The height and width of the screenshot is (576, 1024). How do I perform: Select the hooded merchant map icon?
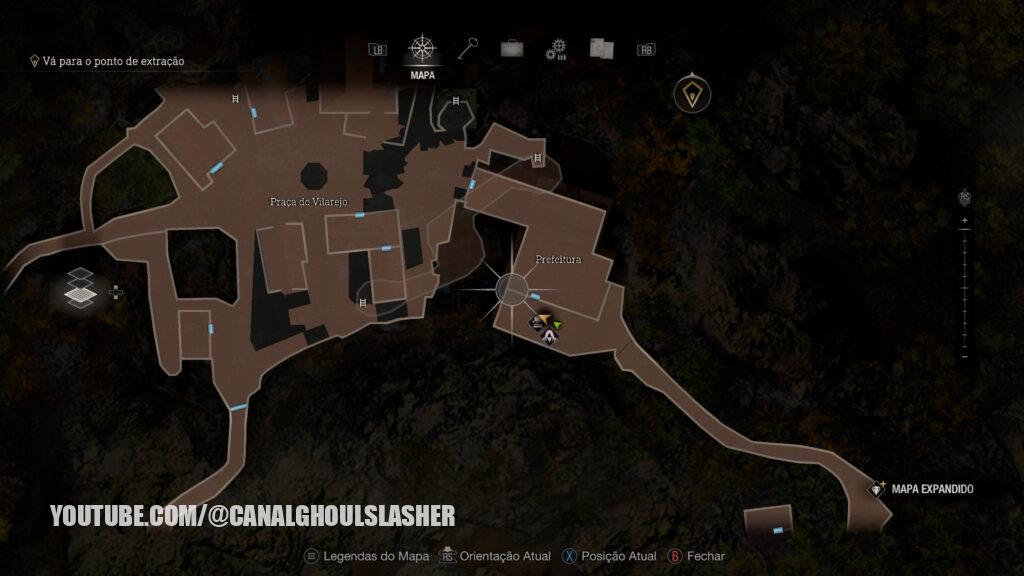coord(550,338)
